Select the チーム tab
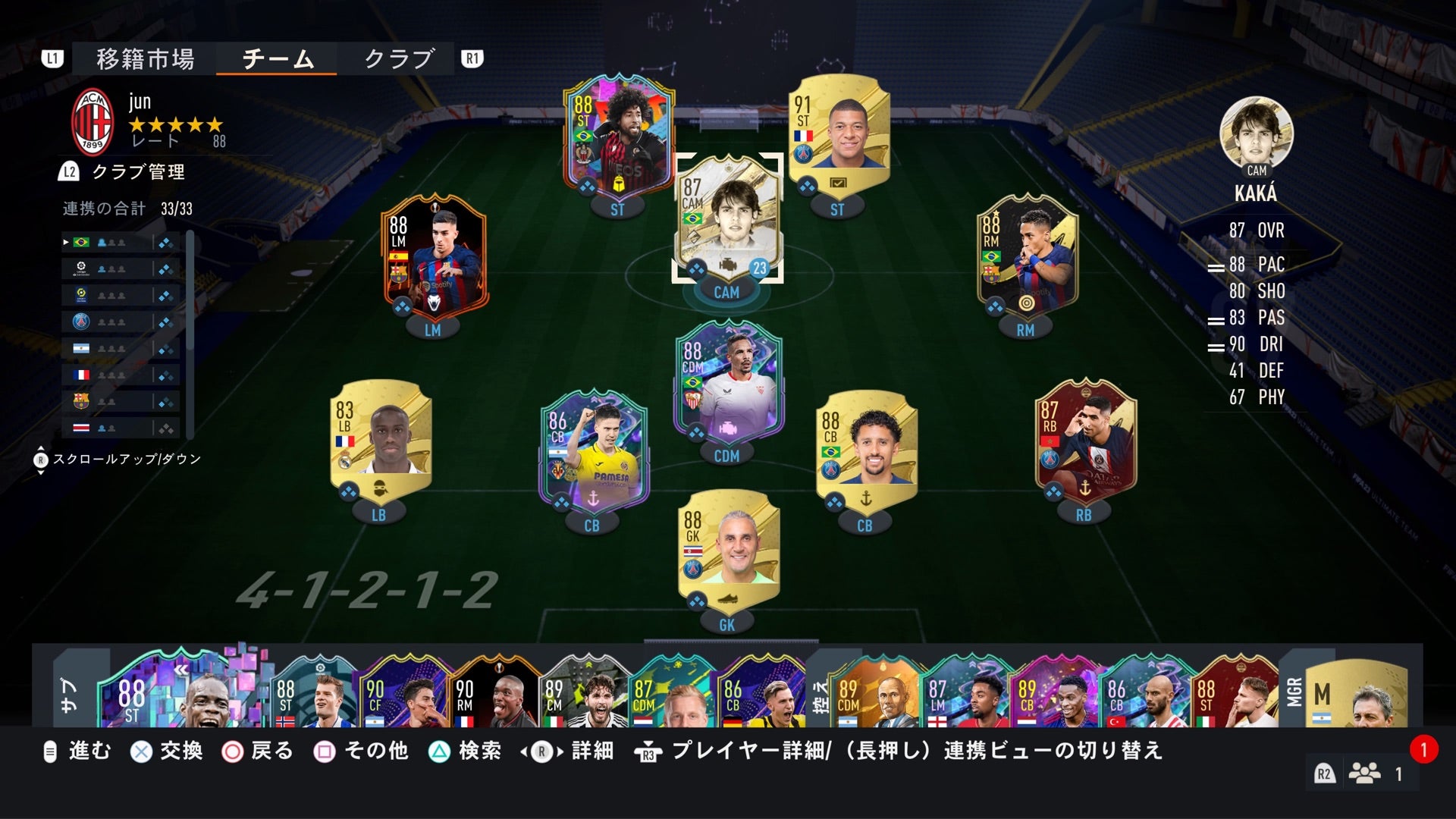 click(278, 59)
